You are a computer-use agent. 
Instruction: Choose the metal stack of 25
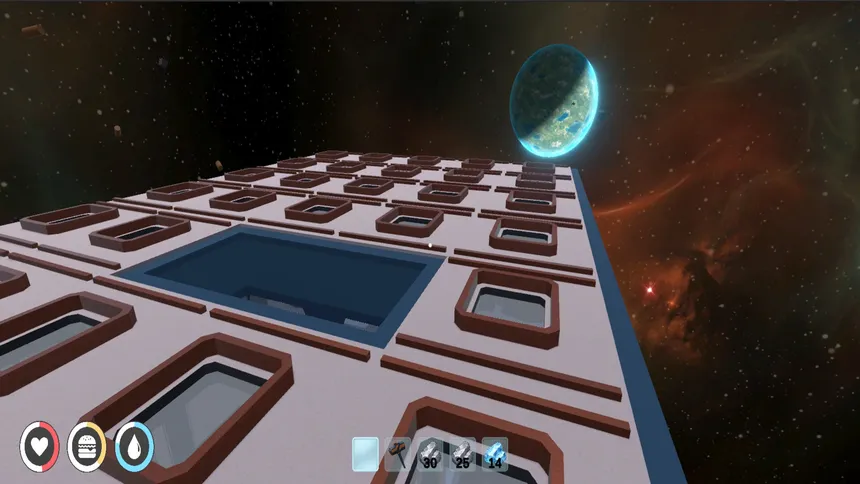click(462, 454)
